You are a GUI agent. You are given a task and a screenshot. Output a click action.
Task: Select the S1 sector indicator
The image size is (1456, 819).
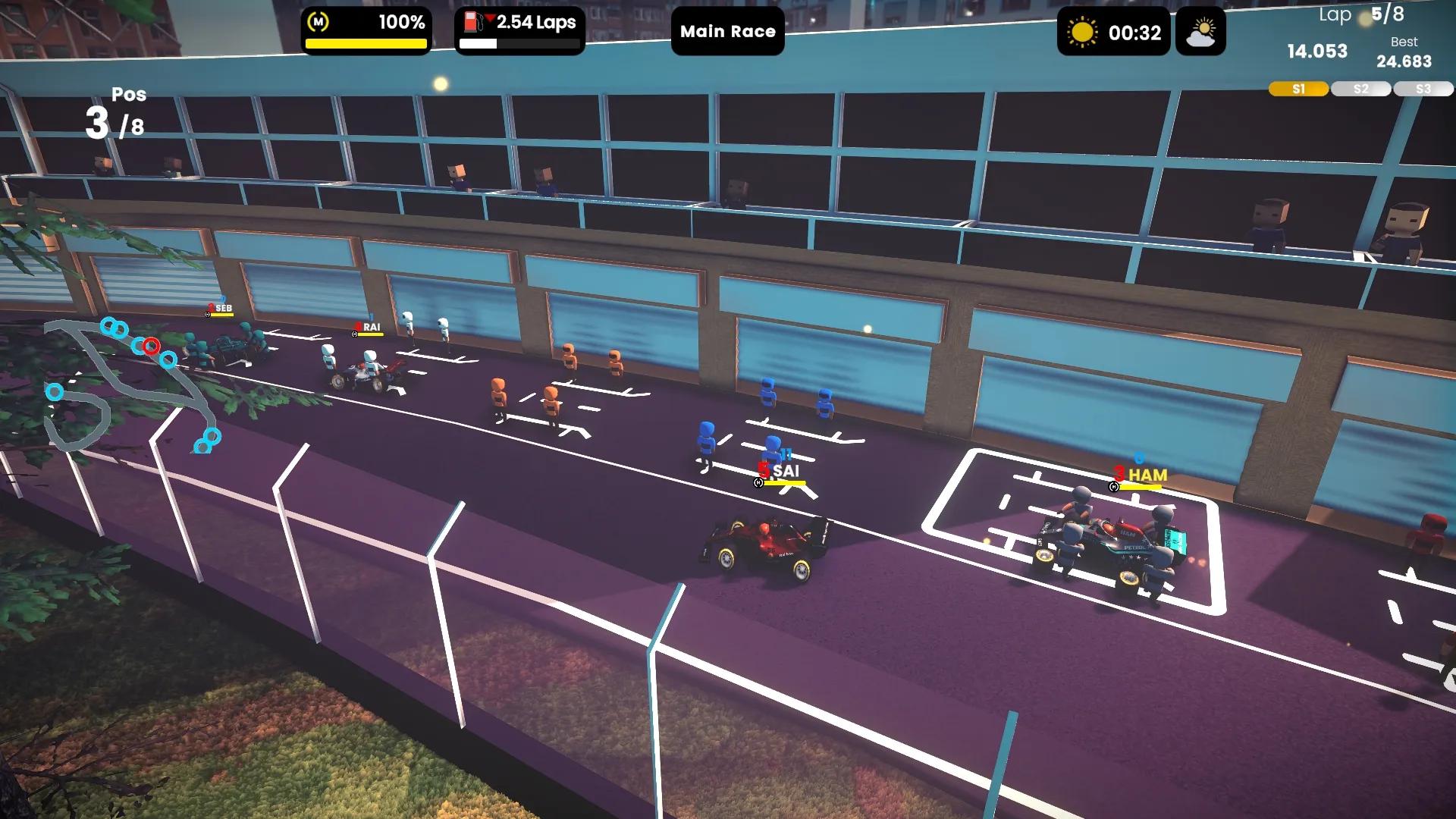(x=1298, y=89)
